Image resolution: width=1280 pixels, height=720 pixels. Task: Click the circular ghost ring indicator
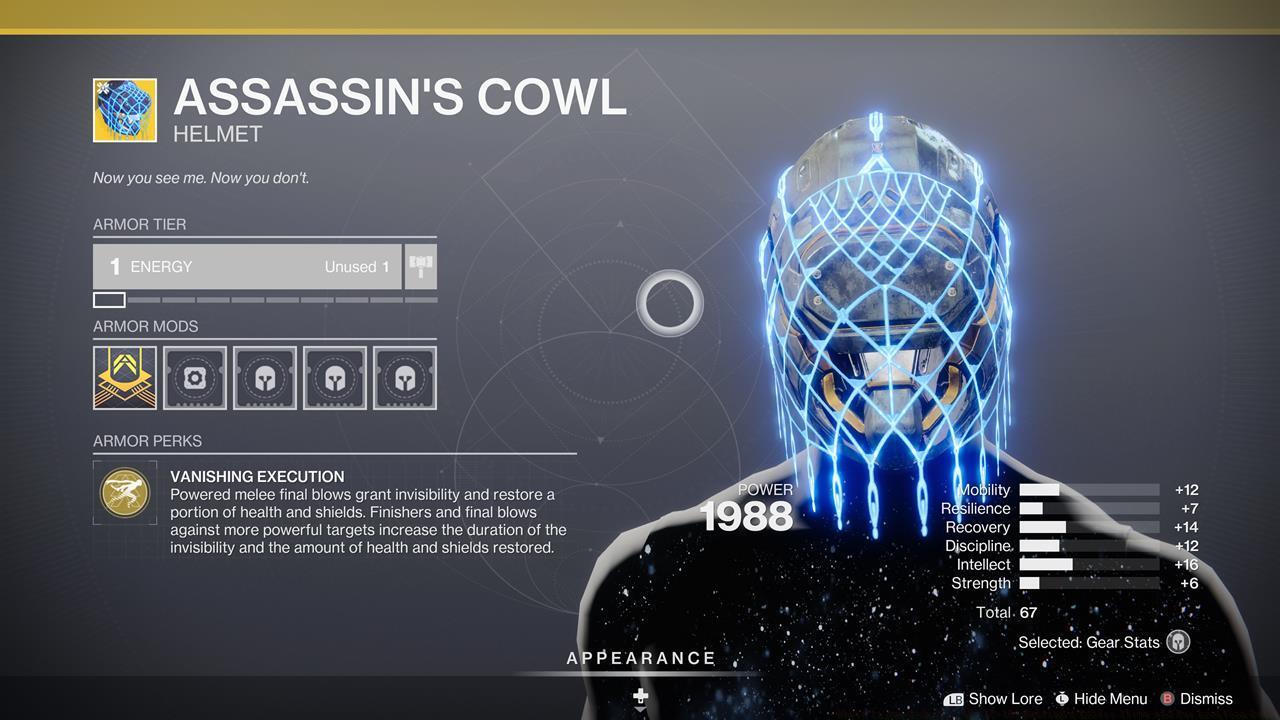pos(670,303)
